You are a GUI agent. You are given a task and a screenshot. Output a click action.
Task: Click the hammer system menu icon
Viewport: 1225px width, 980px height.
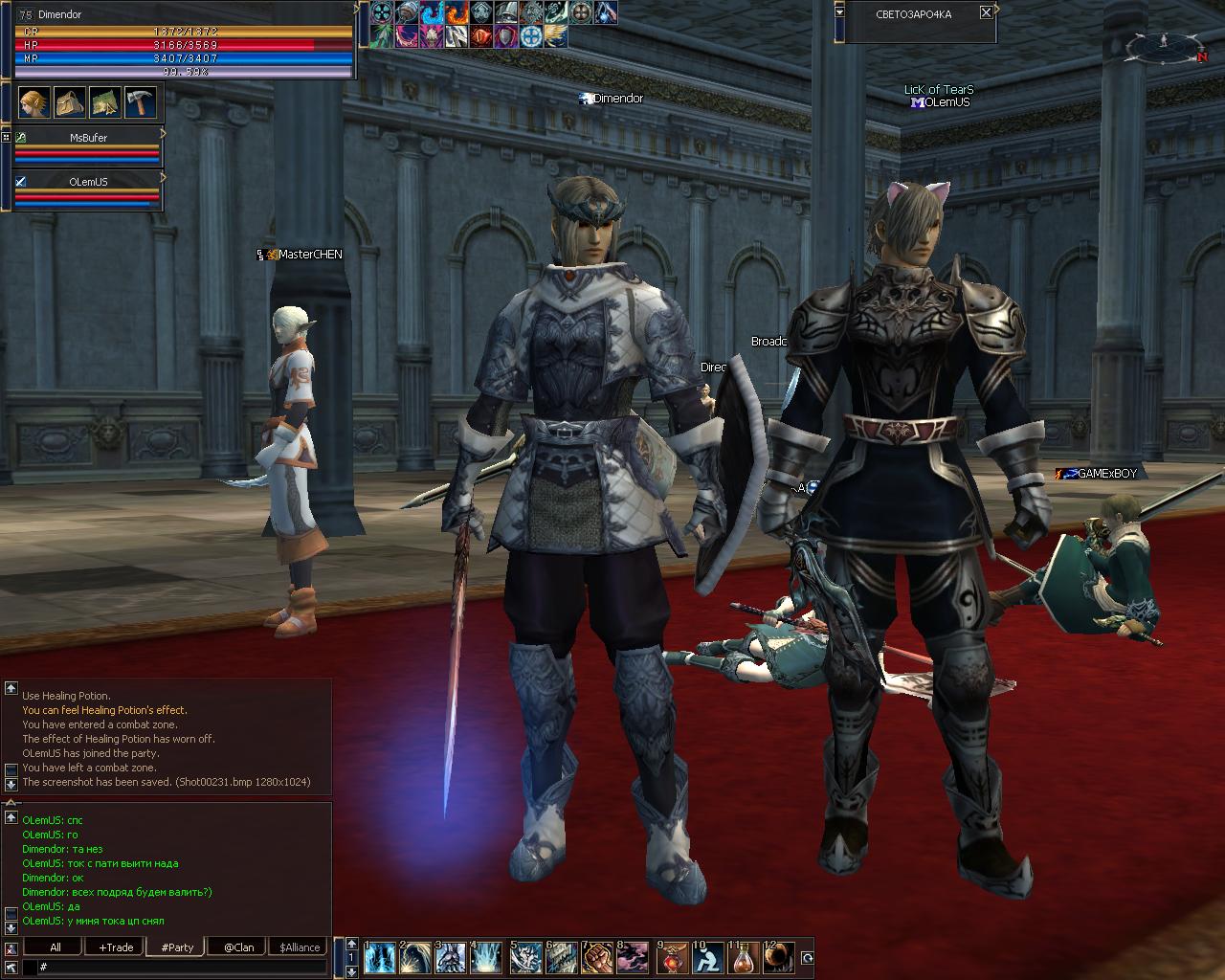pyautogui.click(x=139, y=101)
